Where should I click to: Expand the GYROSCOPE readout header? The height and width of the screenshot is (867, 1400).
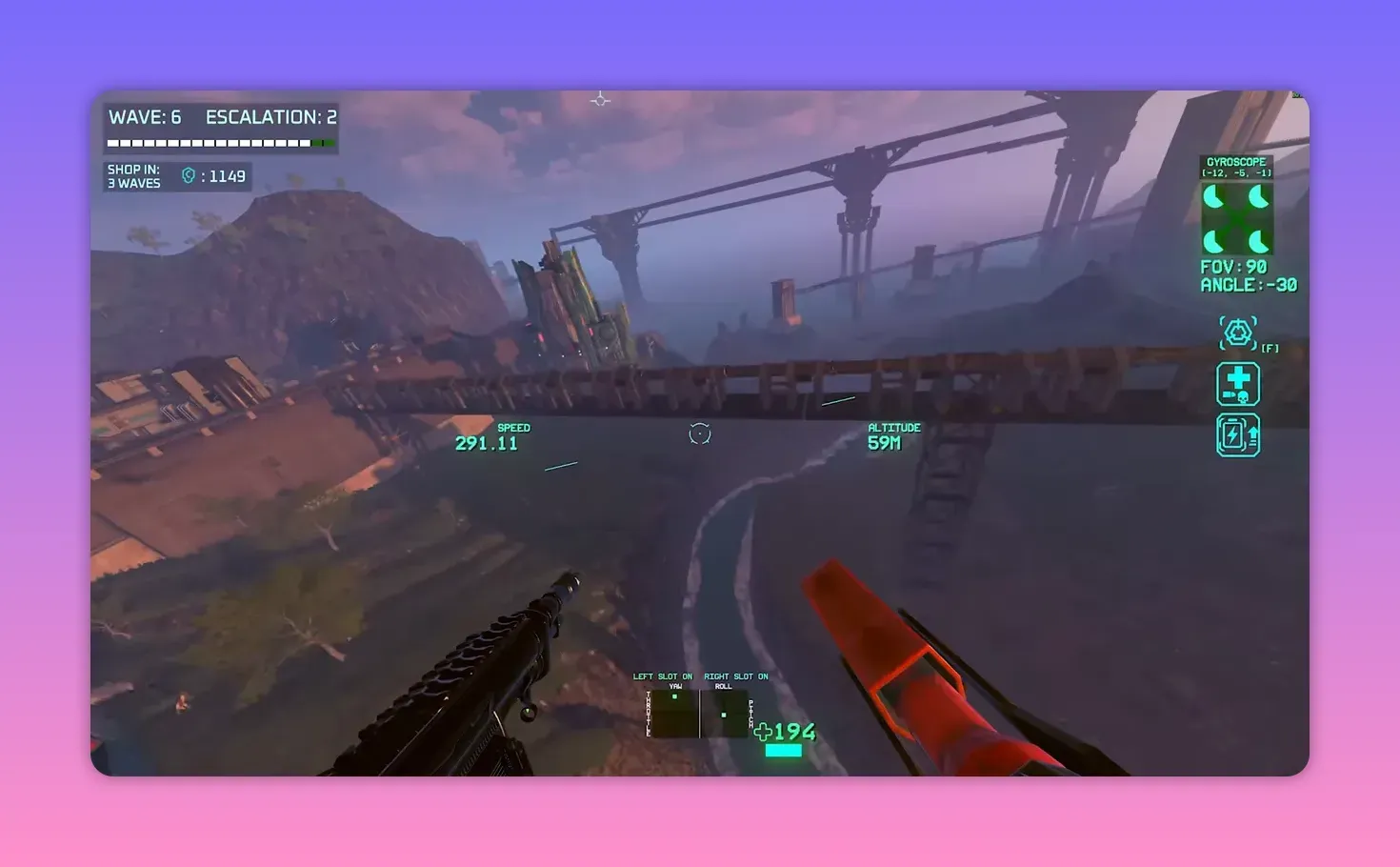1235,162
